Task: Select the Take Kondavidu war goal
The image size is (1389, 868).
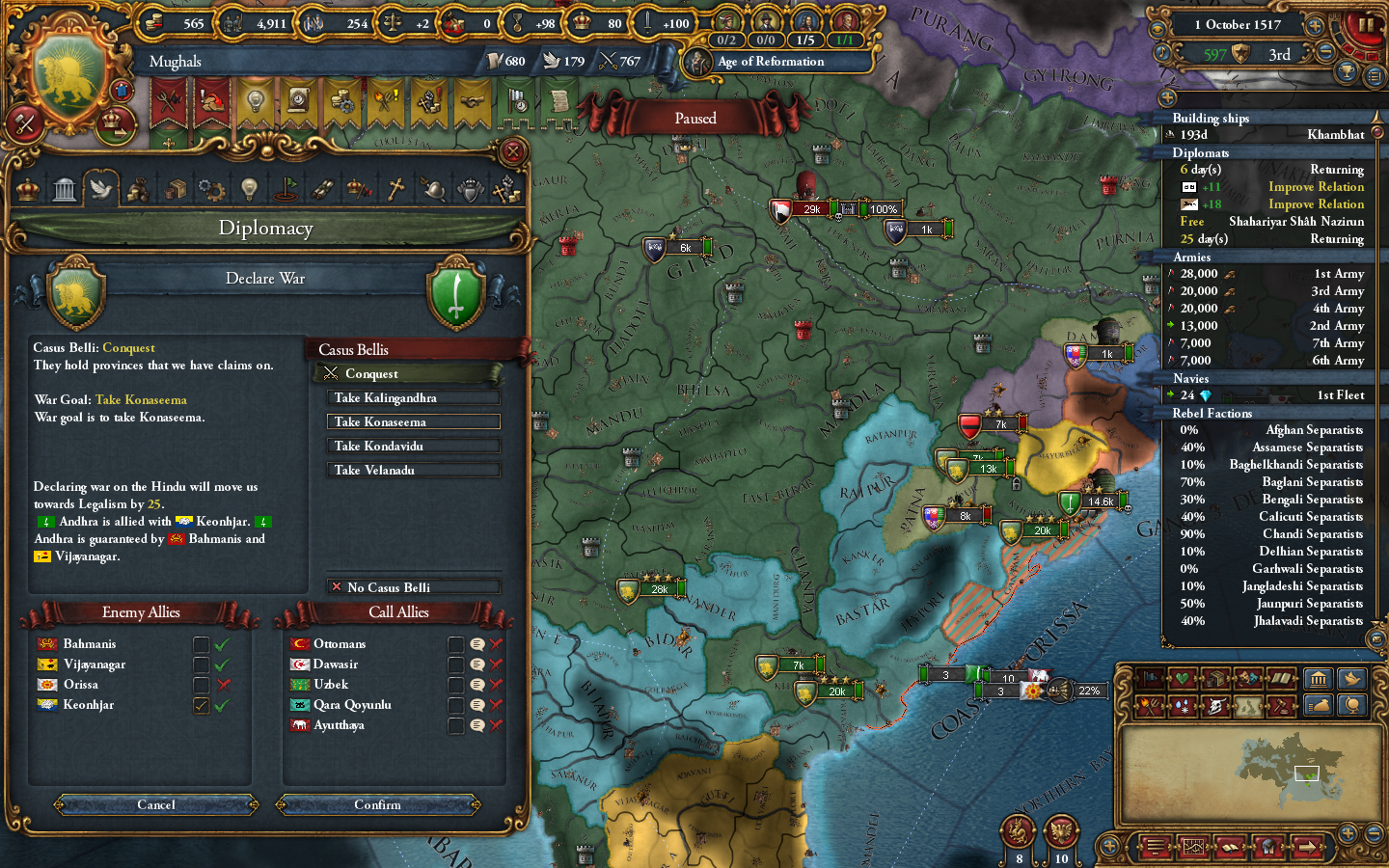Action: (x=413, y=445)
